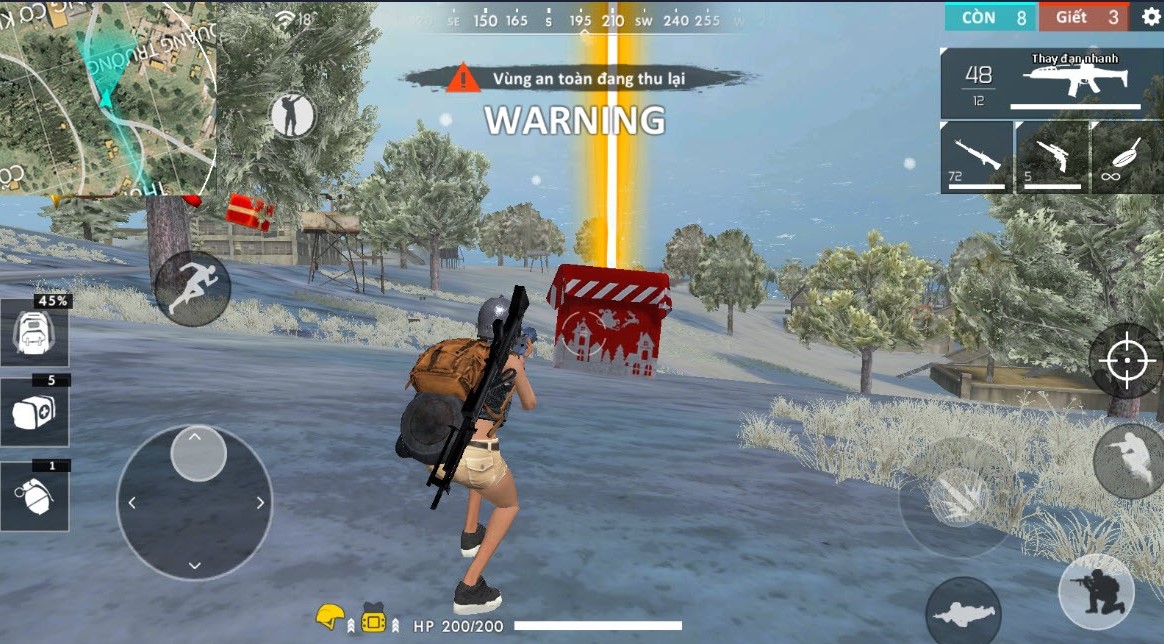Switch to the sniper rifle with 72 ammo
Image resolution: width=1164 pixels, height=644 pixels.
tap(976, 157)
